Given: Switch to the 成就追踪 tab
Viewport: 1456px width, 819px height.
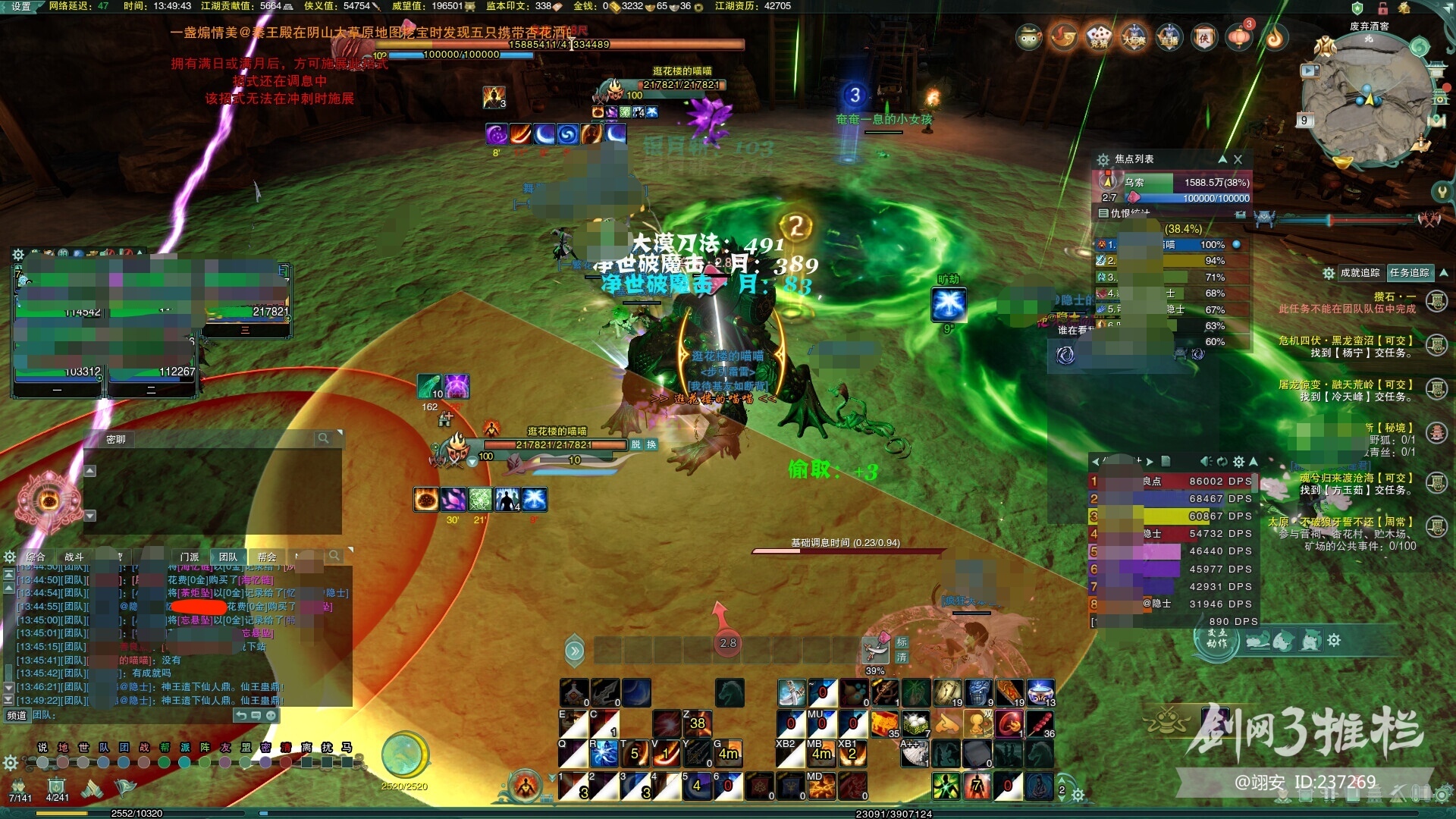Looking at the screenshot, I should point(1360,273).
